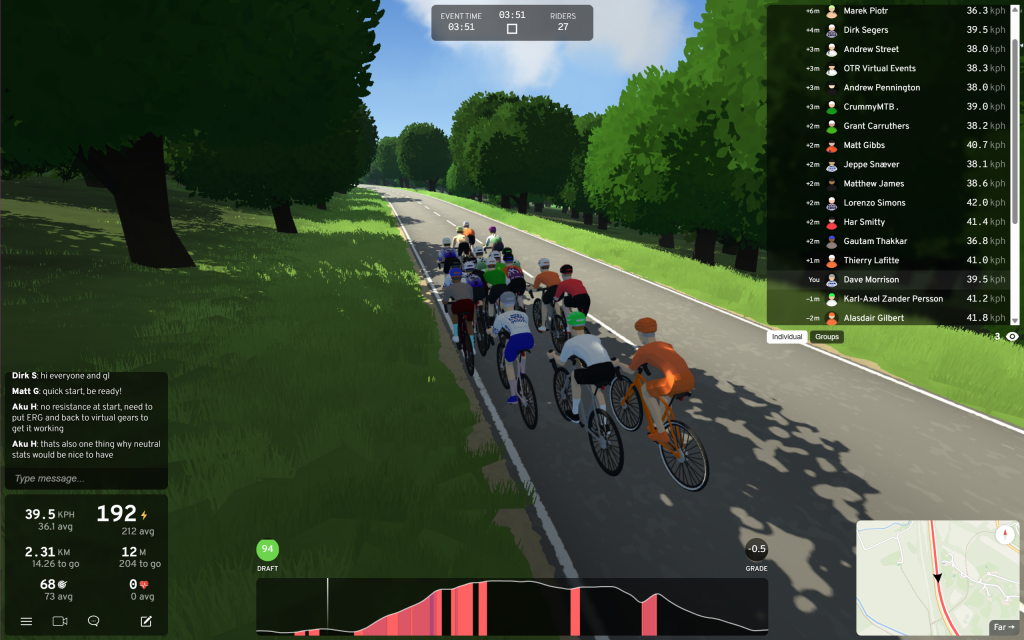1024x640 pixels.
Task: Switch to the Groups tab
Action: (827, 337)
